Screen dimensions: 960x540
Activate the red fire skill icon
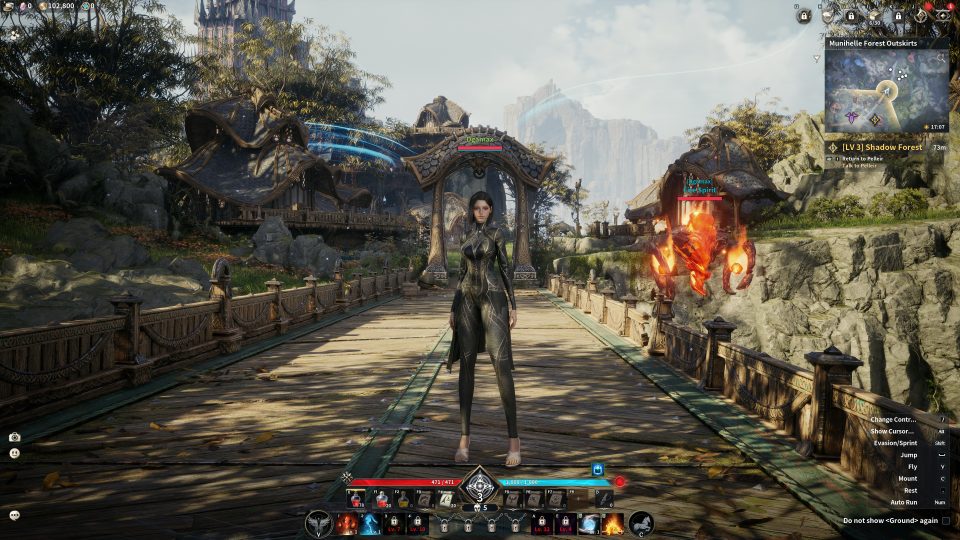coord(346,523)
